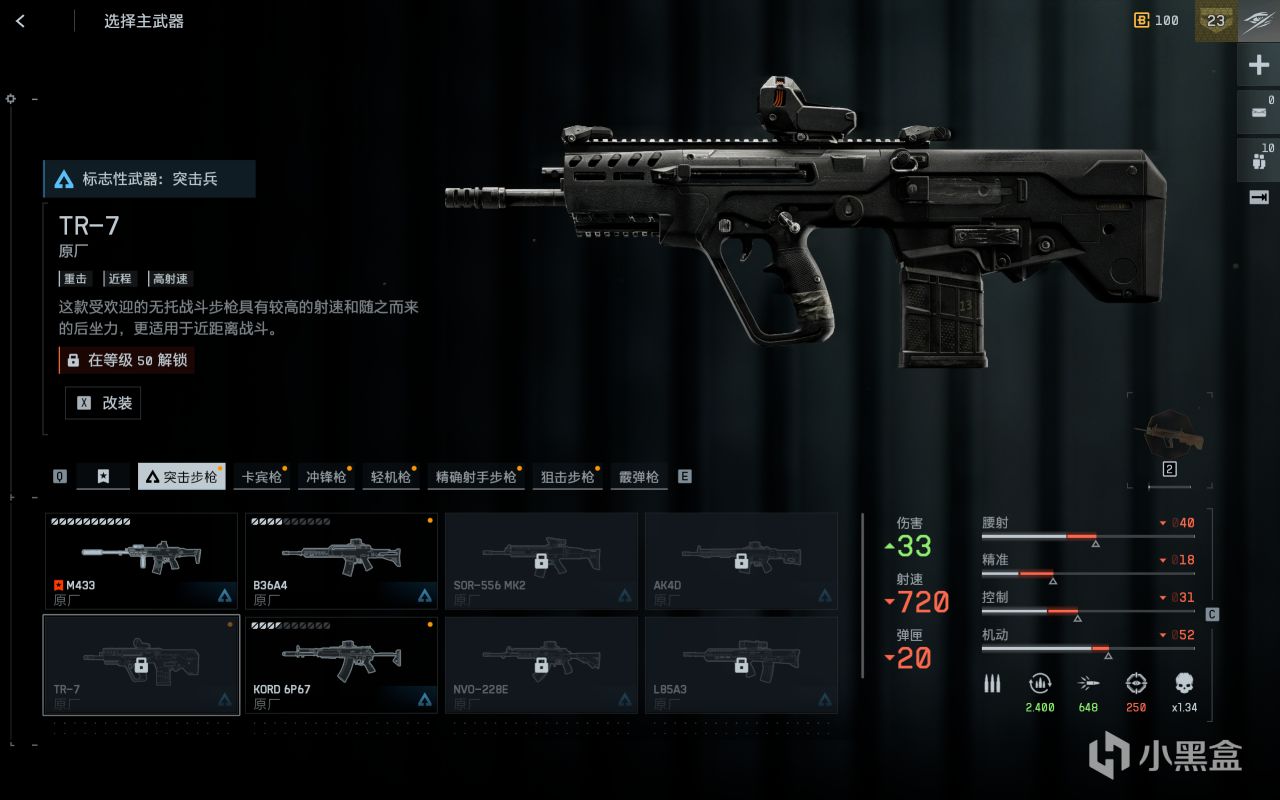Viewport: 1280px width, 800px height.
Task: Switch to the 突击步枪 category tab
Action: [x=181, y=477]
